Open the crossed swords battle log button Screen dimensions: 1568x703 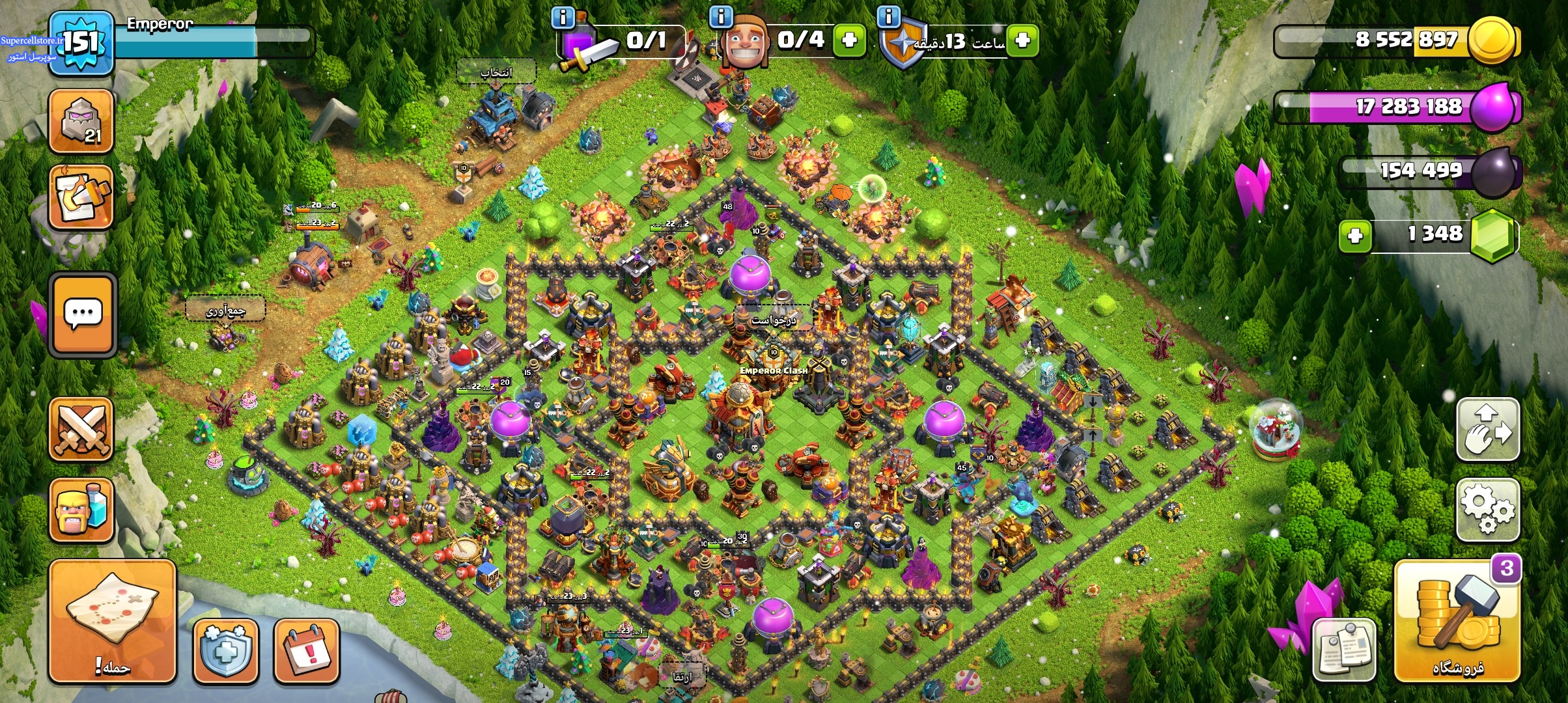(x=81, y=430)
